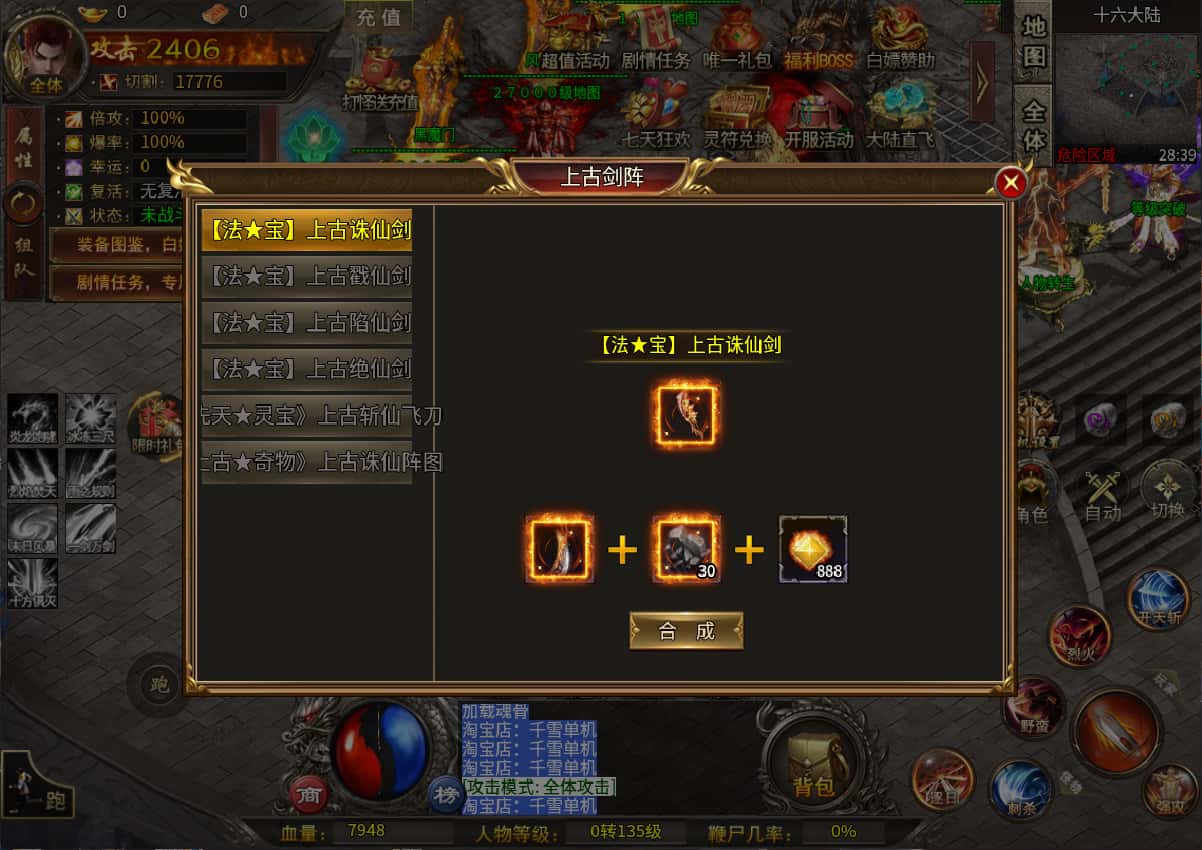Click the yellow gem material slot
The height and width of the screenshot is (850, 1202).
click(813, 549)
